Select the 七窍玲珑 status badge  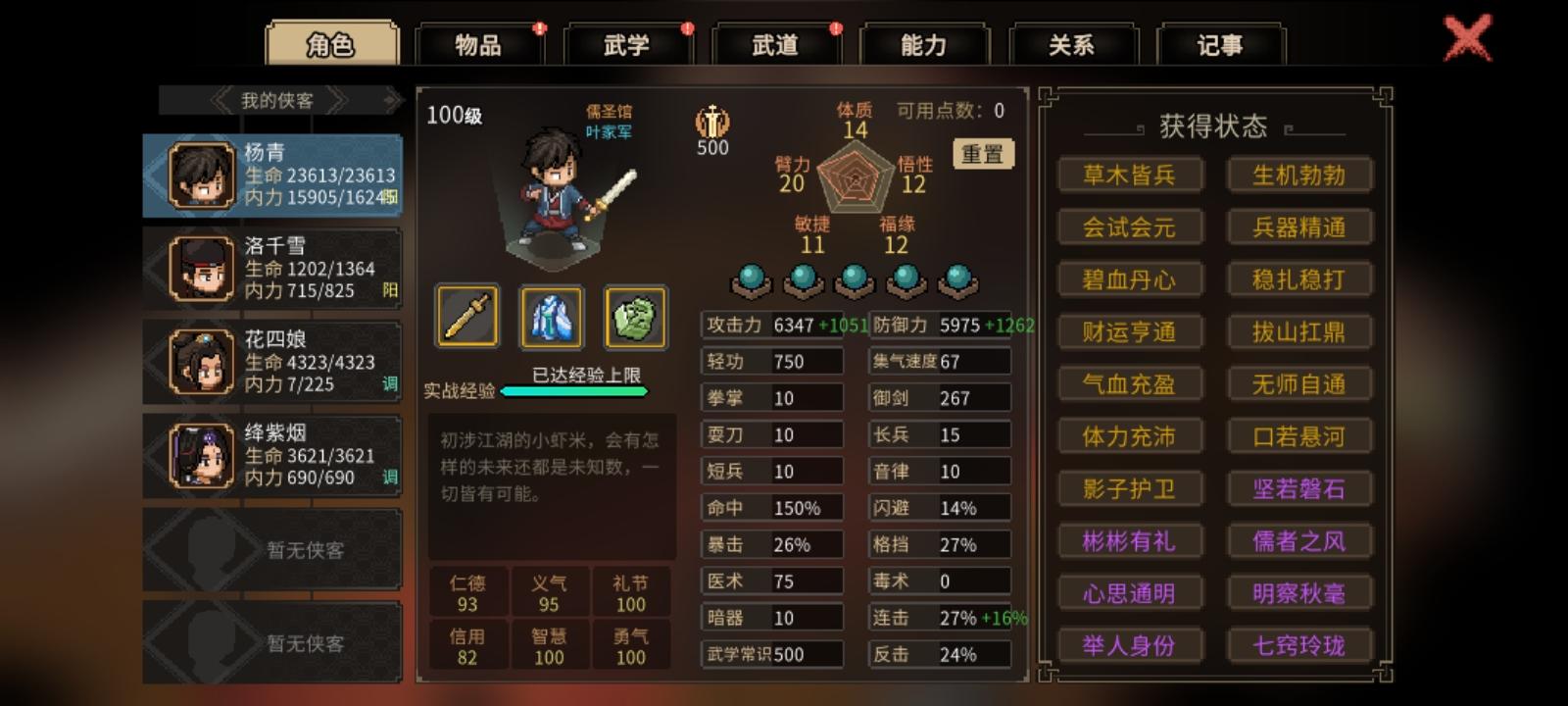(x=1299, y=645)
